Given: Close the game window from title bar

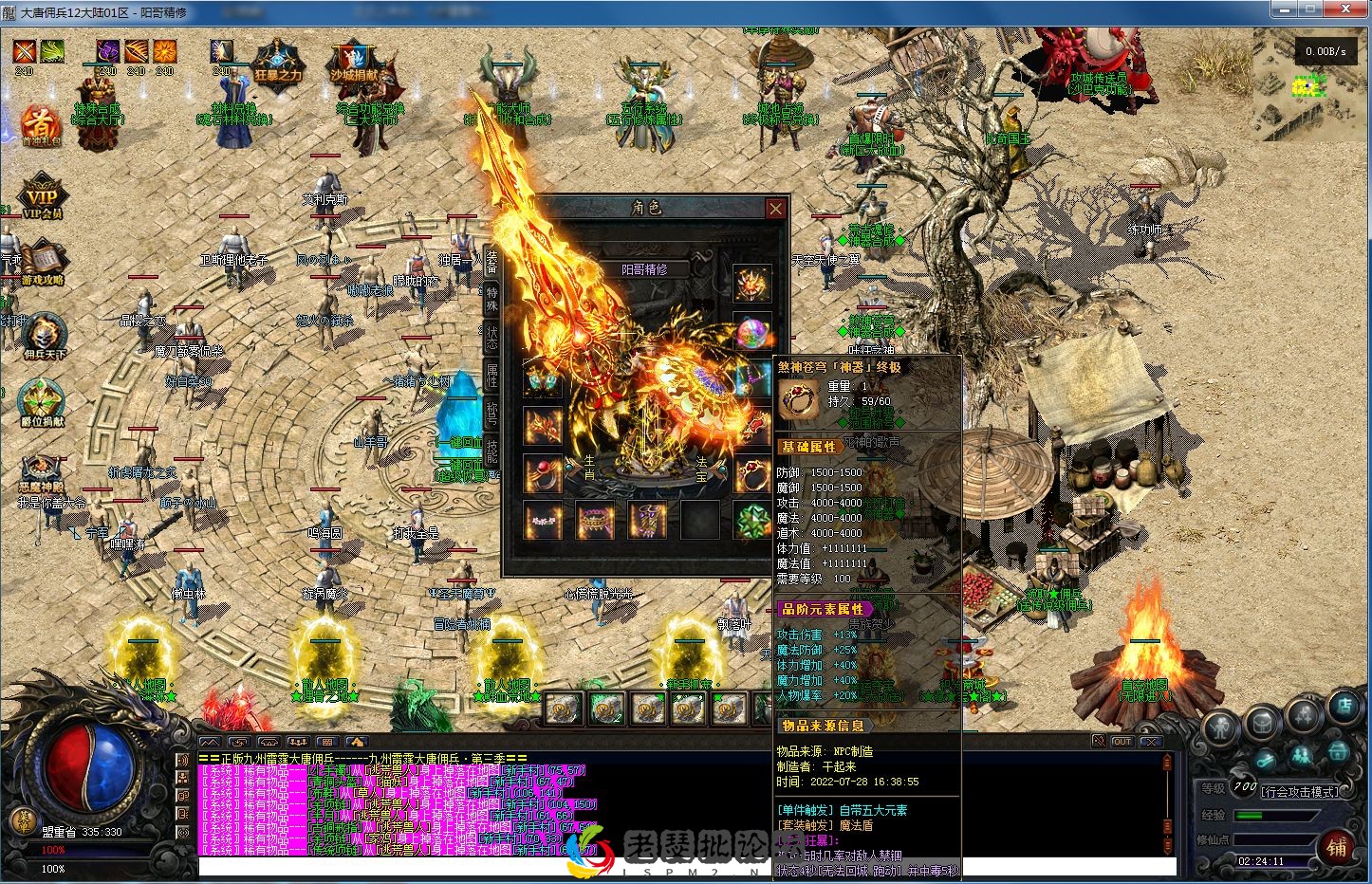Looking at the screenshot, I should point(1346,9).
